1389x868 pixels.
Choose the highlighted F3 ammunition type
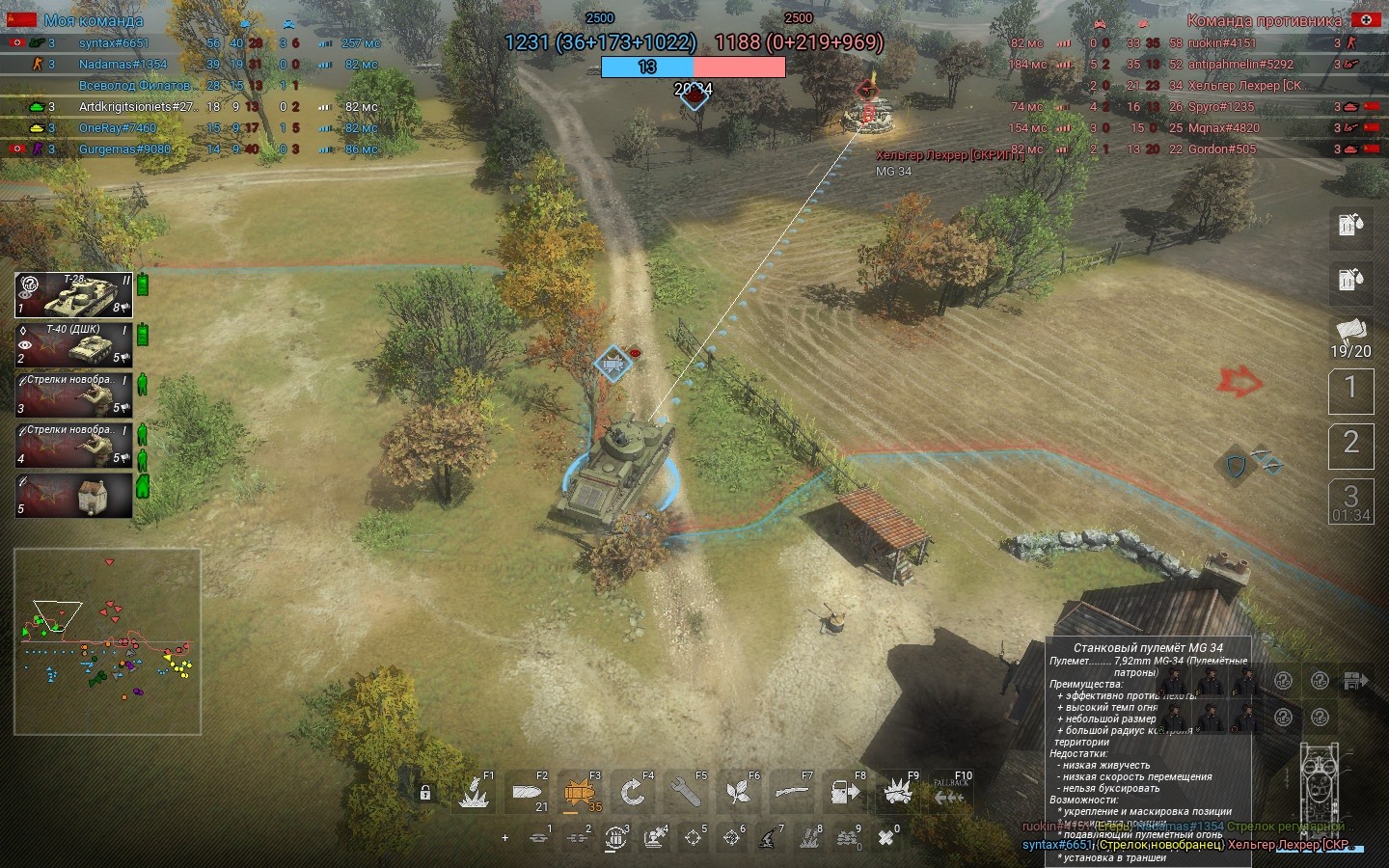[580, 793]
